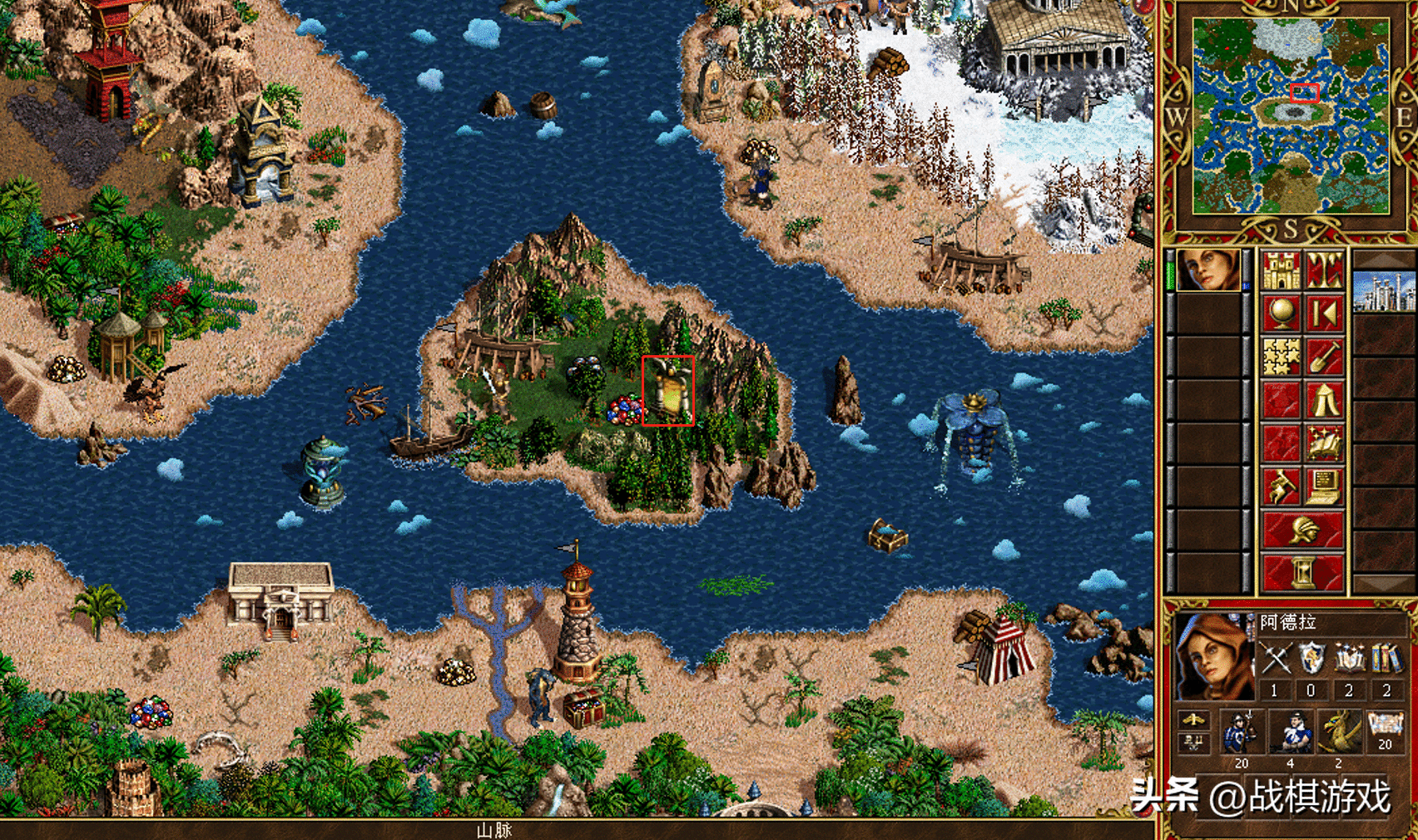Viewport: 1418px width, 840px height.
Task: Select the griffin stack of 2
Action: 1339,733
